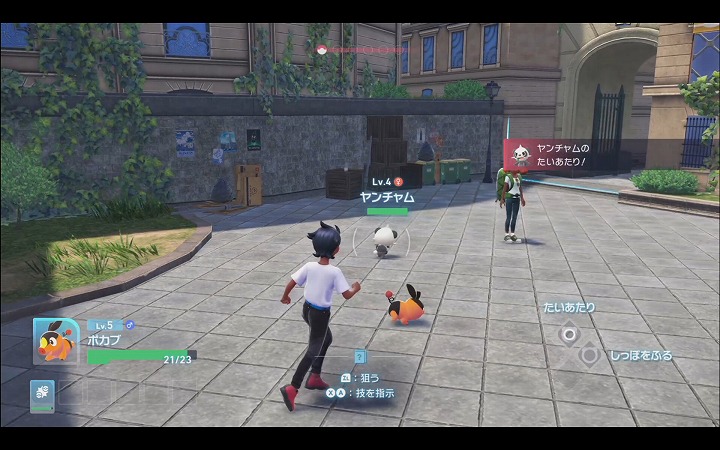Open the small item slot under ポカブ
720x450 pixels.
tap(43, 394)
